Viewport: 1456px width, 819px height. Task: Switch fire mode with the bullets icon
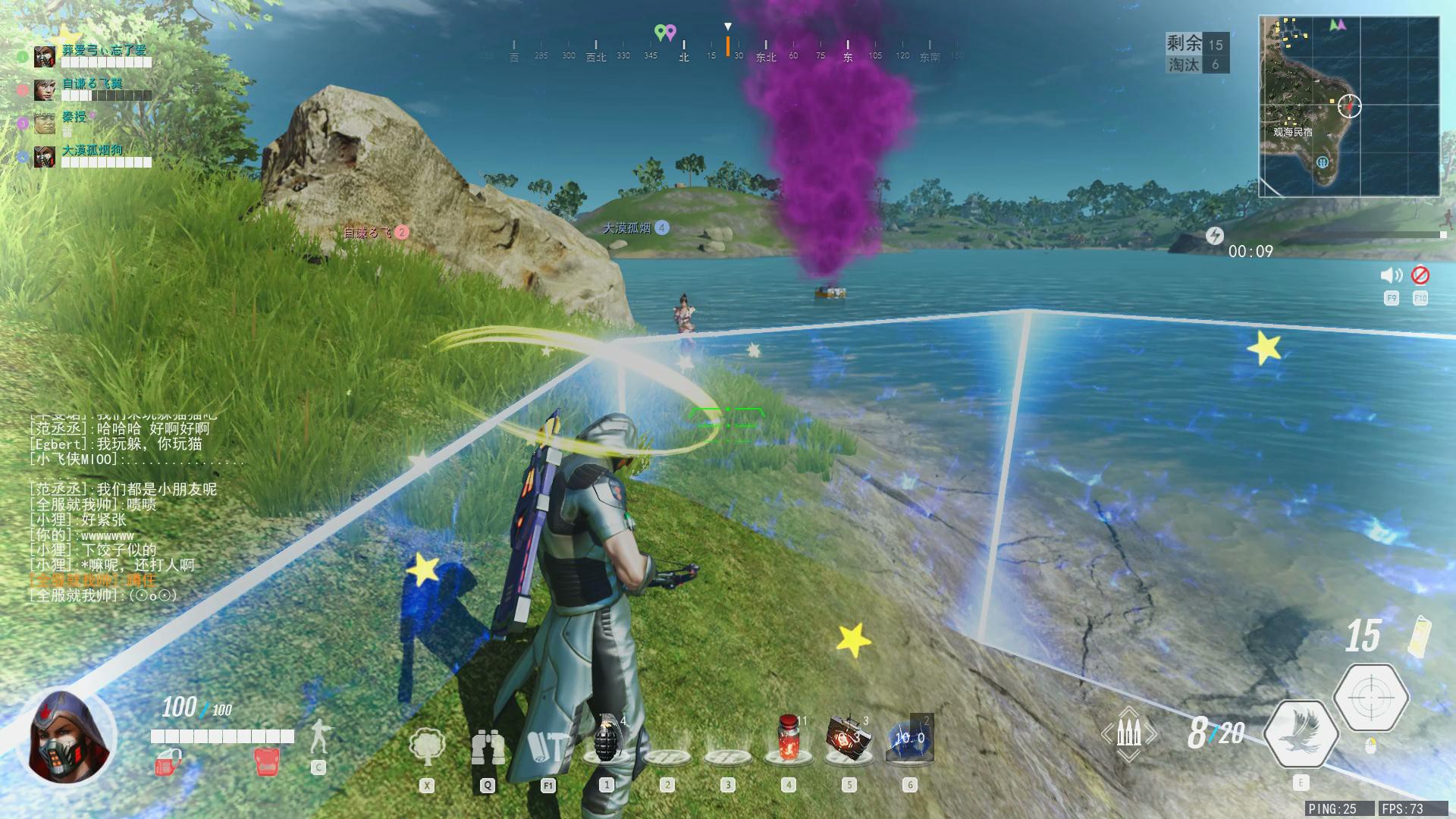[1129, 734]
